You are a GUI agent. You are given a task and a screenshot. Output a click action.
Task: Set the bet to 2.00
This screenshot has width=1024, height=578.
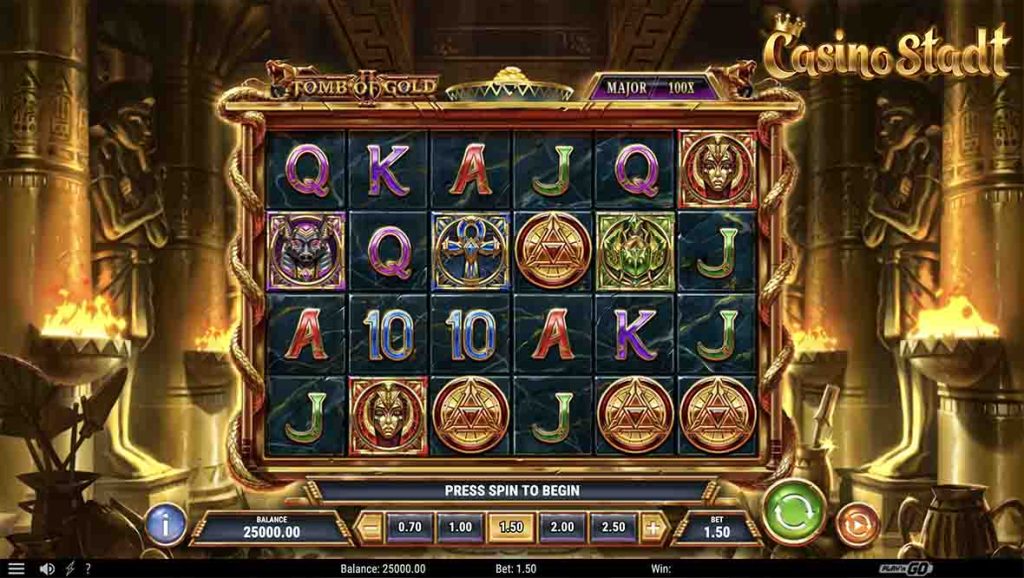pos(562,527)
